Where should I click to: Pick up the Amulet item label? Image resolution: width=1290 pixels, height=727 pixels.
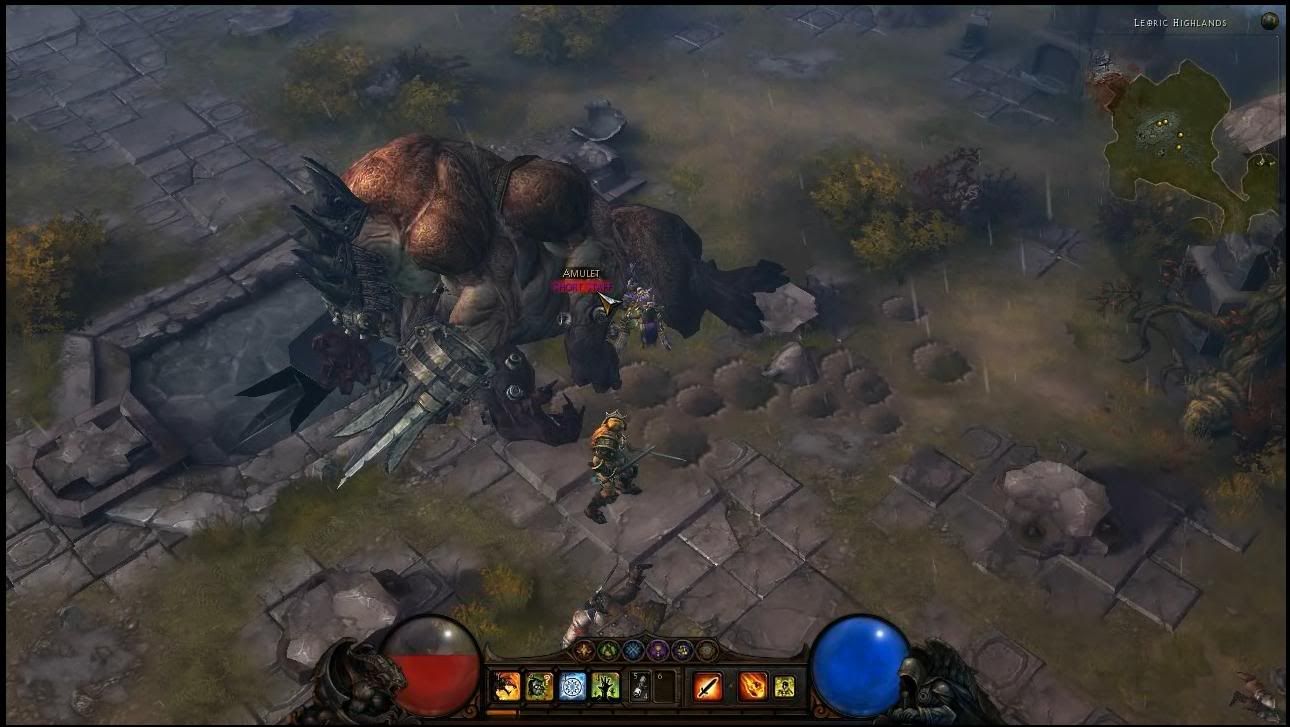[x=581, y=273]
